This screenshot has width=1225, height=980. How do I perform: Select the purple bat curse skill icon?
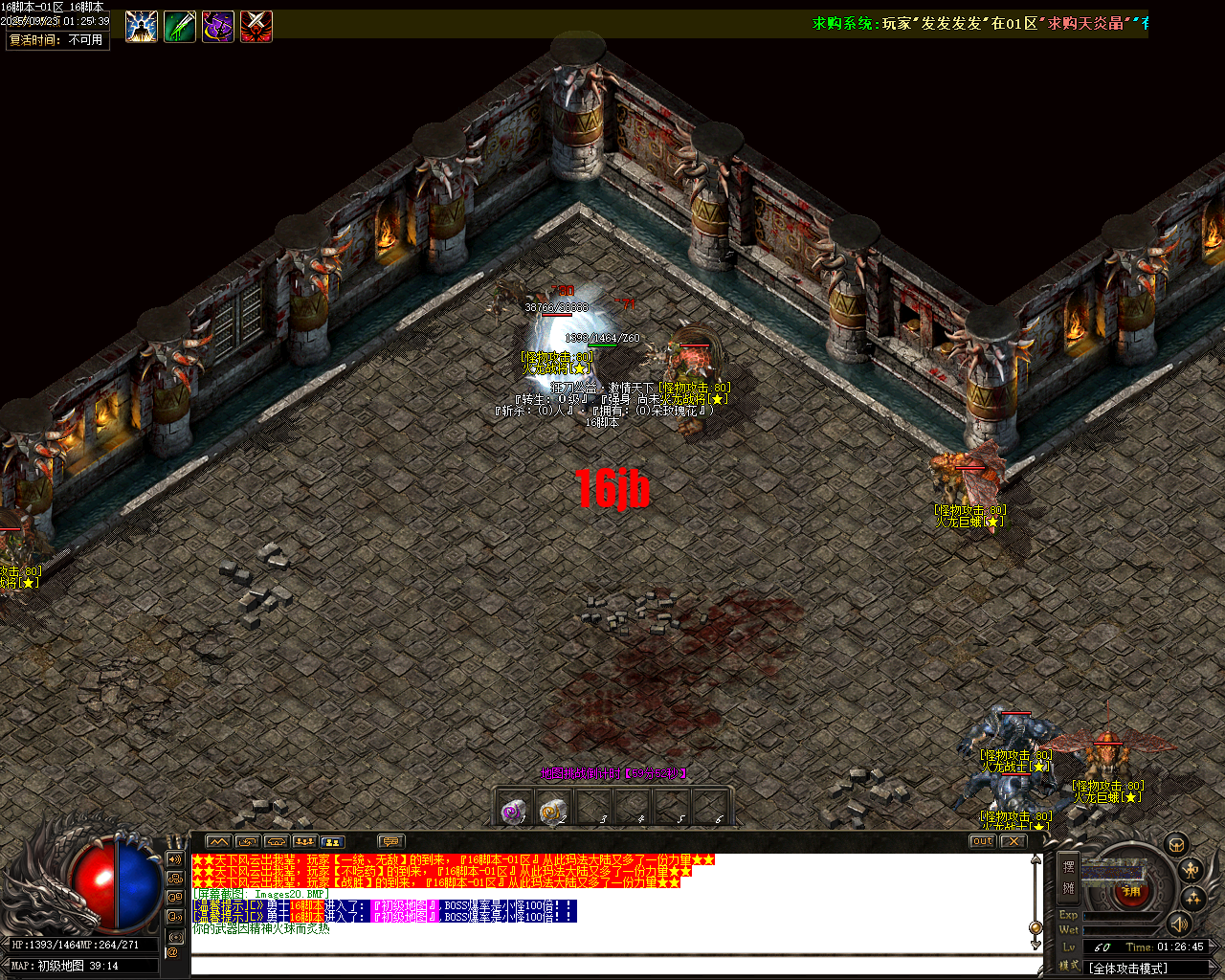pyautogui.click(x=217, y=24)
